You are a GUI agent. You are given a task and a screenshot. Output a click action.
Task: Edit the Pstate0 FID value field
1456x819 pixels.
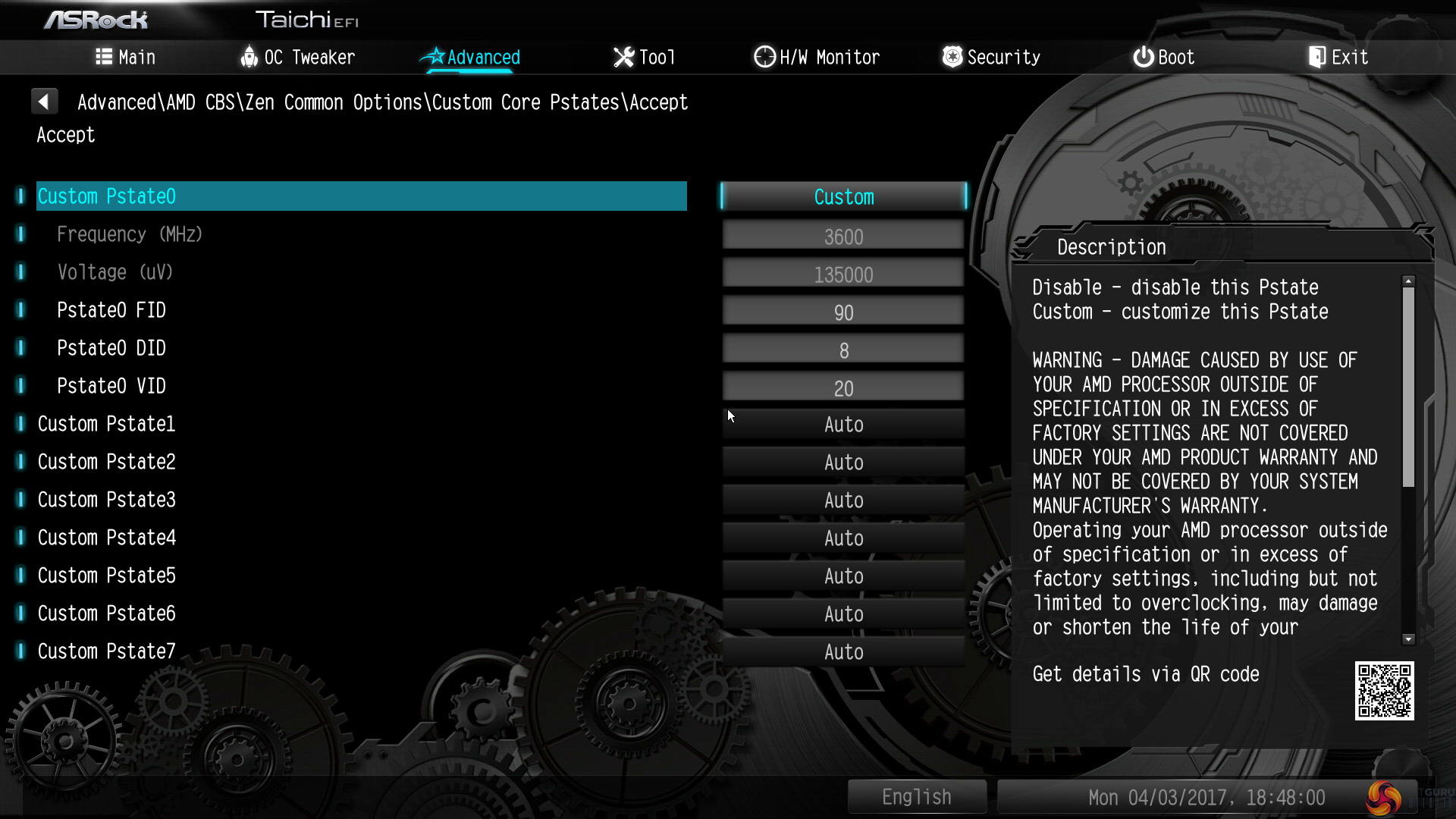click(x=843, y=312)
